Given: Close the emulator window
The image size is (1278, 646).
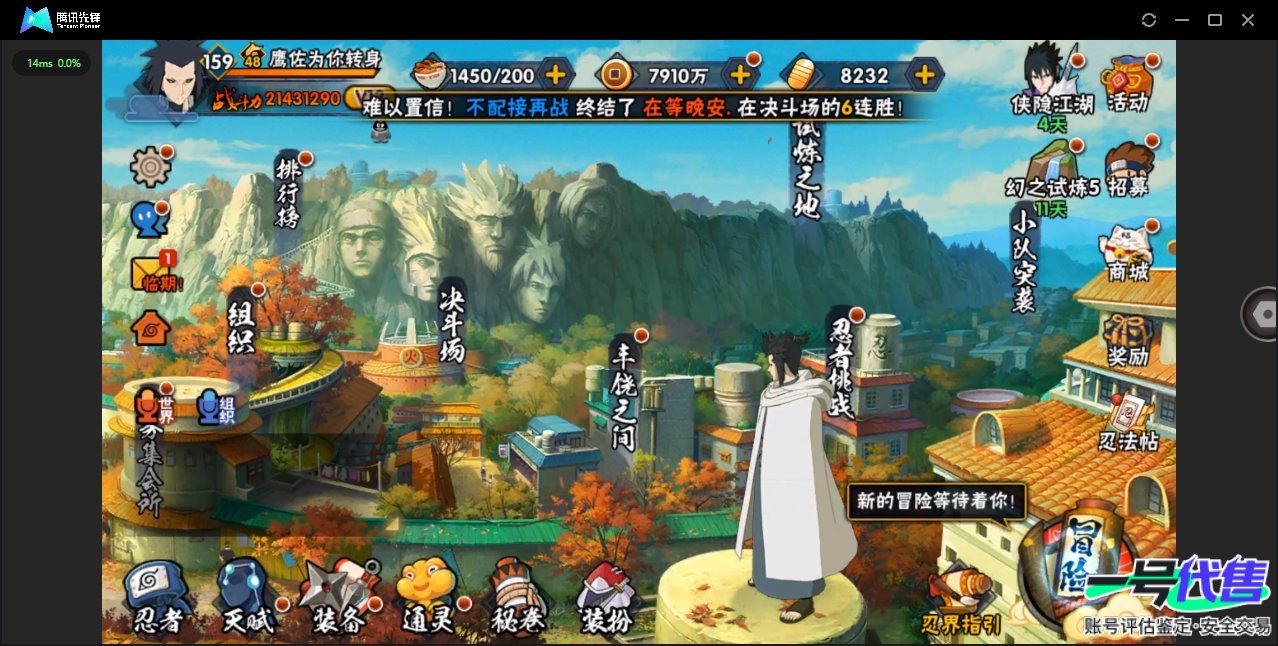Looking at the screenshot, I should point(1248,20).
